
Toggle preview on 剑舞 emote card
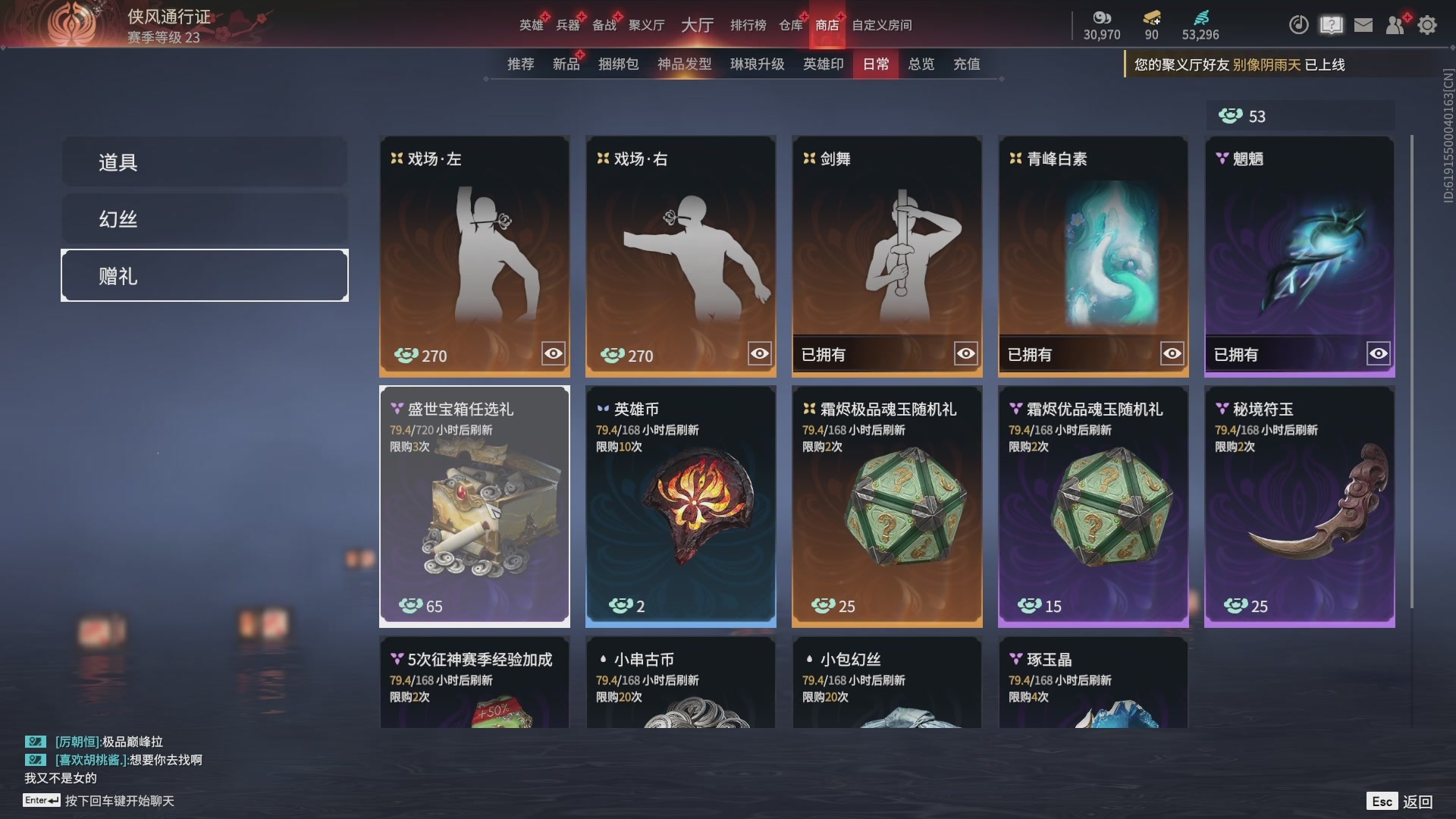pos(965,353)
